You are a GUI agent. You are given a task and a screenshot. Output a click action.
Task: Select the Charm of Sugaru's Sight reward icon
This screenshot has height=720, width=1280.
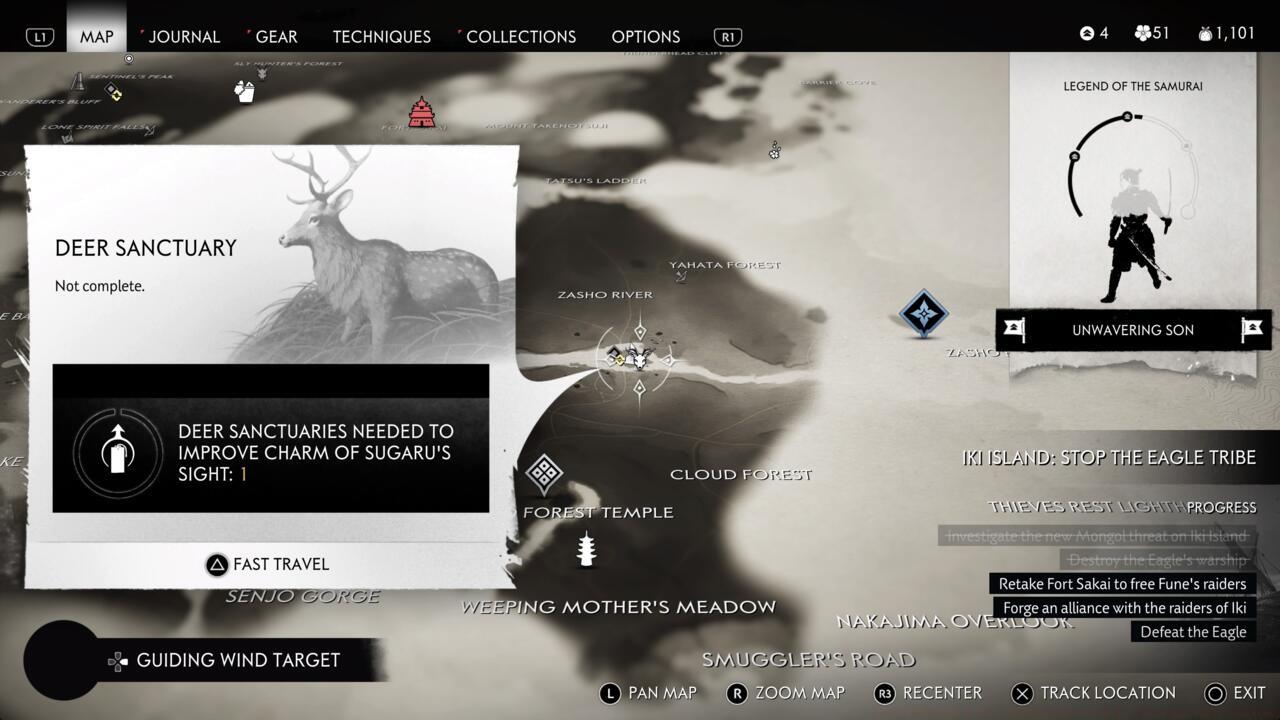(118, 453)
